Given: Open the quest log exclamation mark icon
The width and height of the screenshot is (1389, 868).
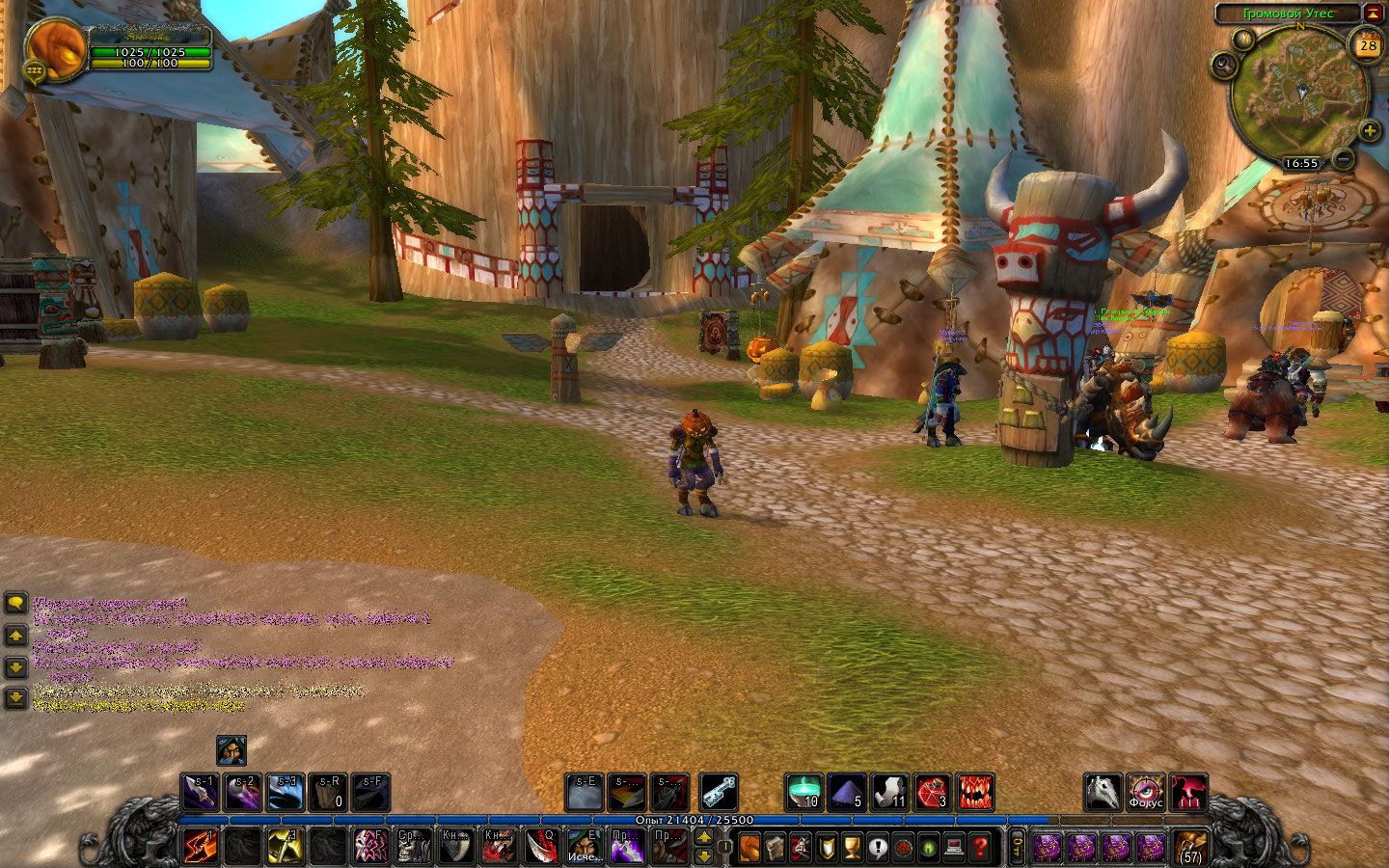Looking at the screenshot, I should click(x=877, y=848).
